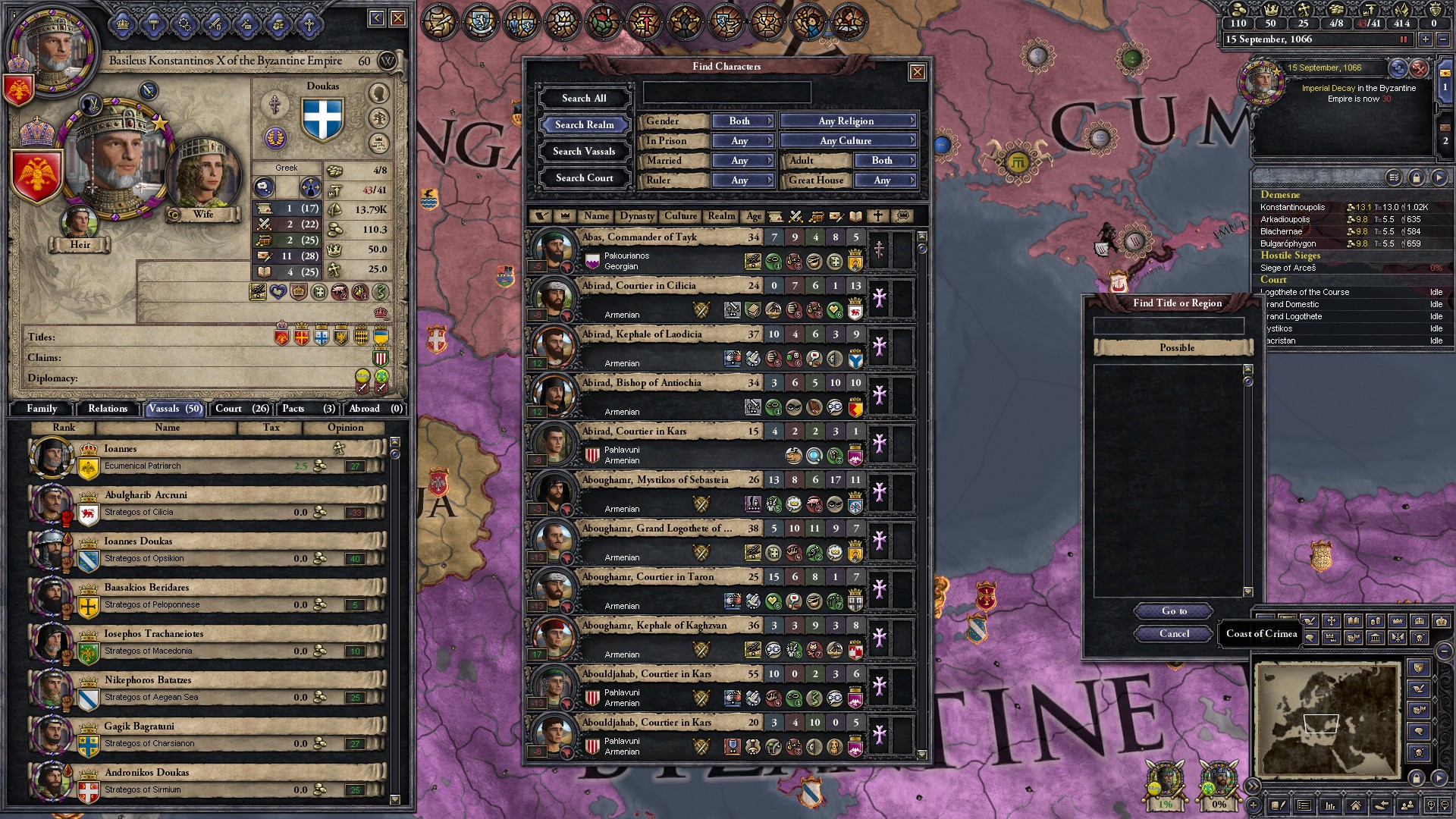Unpause the game with the pause control
This screenshot has height=819, width=1456.
[x=1403, y=40]
